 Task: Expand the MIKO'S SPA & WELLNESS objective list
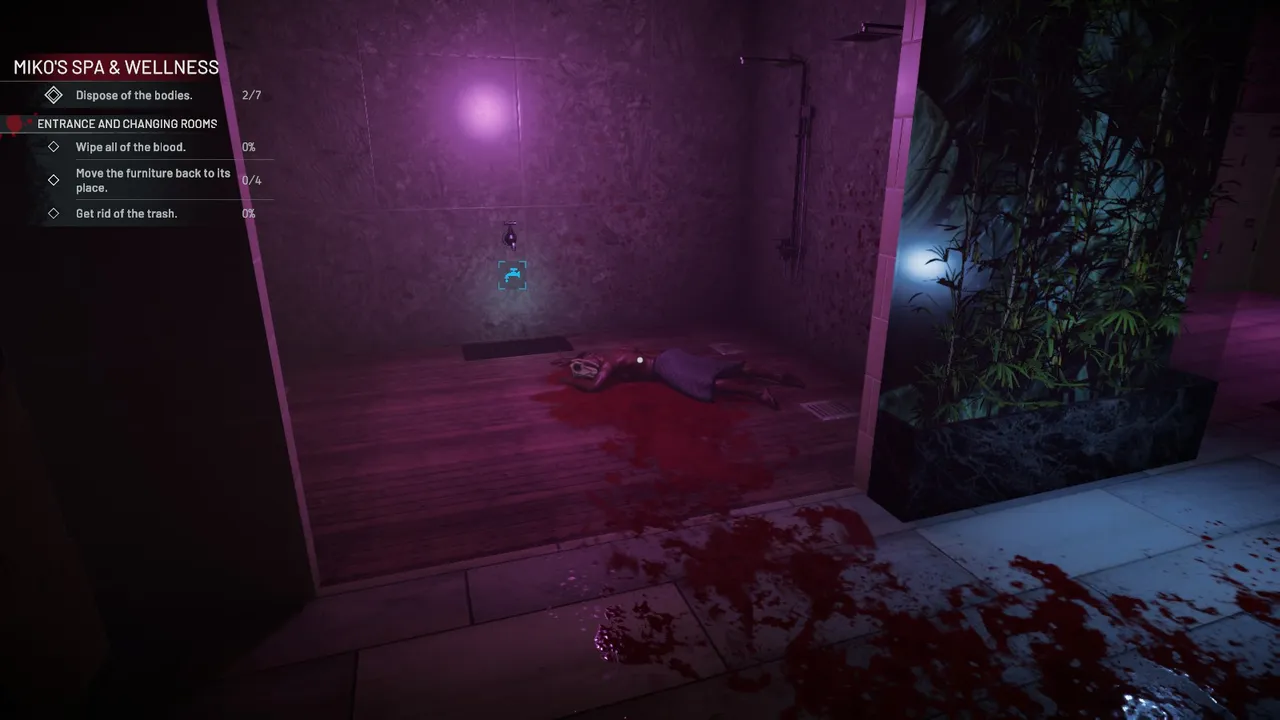pyautogui.click(x=115, y=68)
